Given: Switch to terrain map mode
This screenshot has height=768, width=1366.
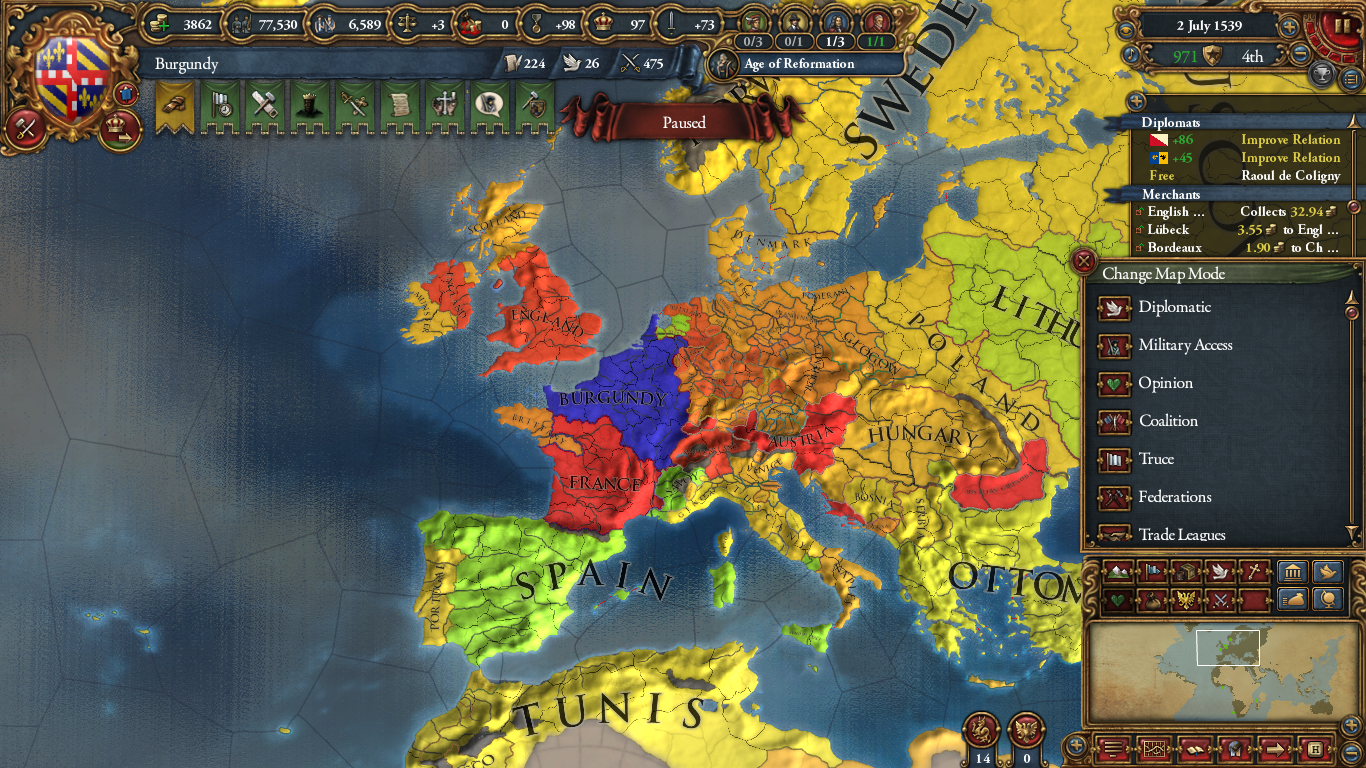Looking at the screenshot, I should (x=1119, y=572).
